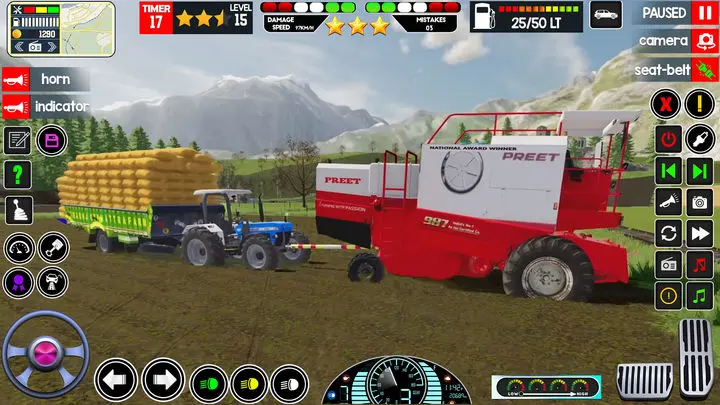
Task: Click the notepad edit icon
Action: (x=18, y=140)
